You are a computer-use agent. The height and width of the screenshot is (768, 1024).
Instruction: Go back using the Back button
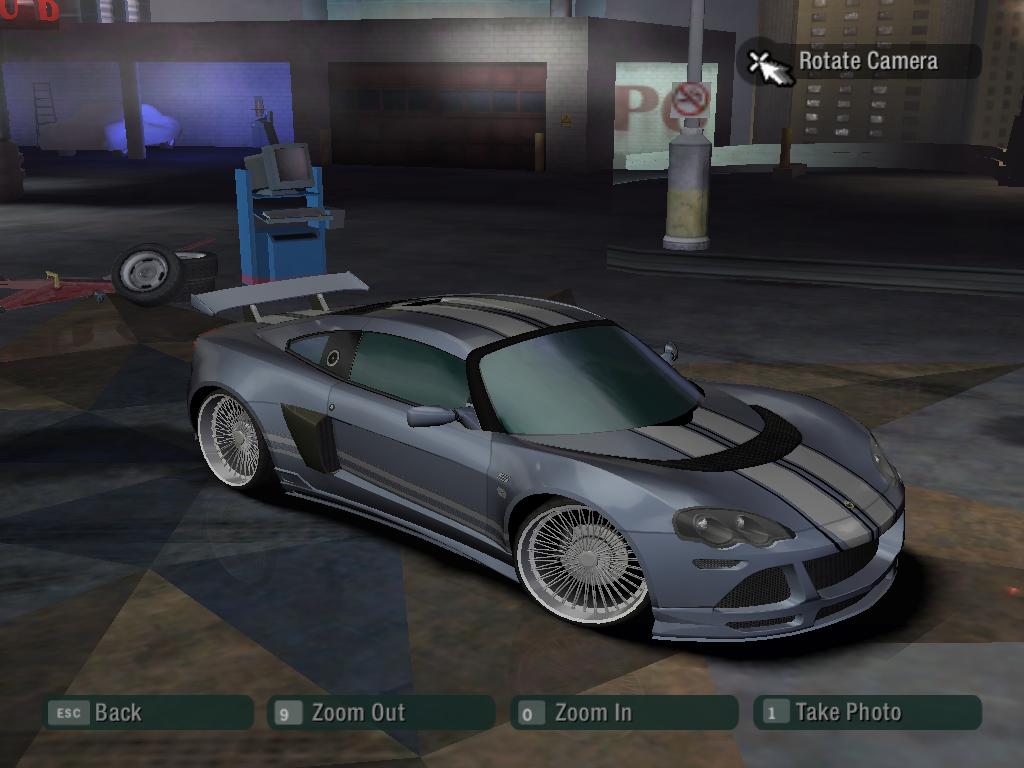tap(148, 713)
